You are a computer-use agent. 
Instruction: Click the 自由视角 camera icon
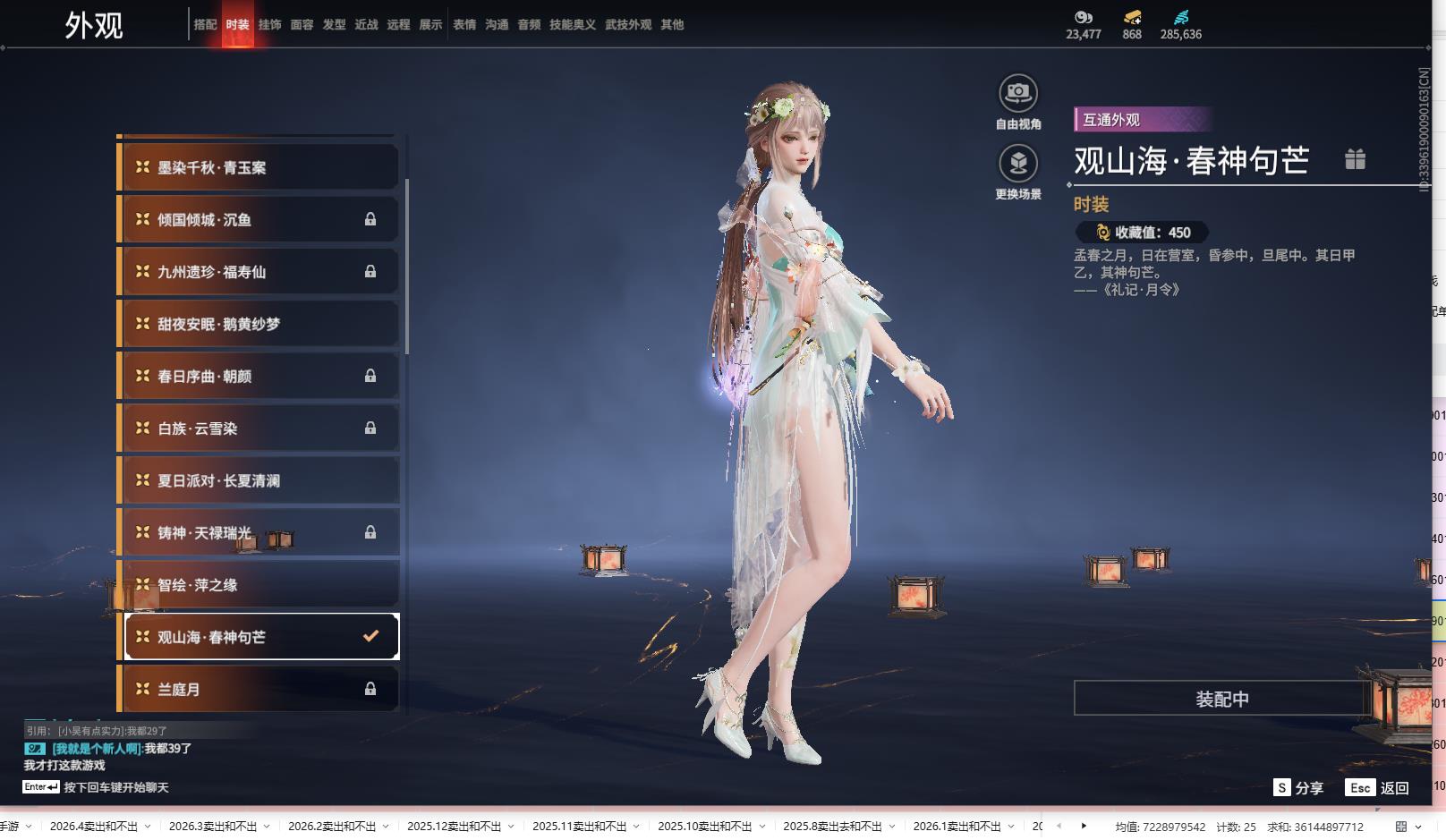tap(1017, 93)
